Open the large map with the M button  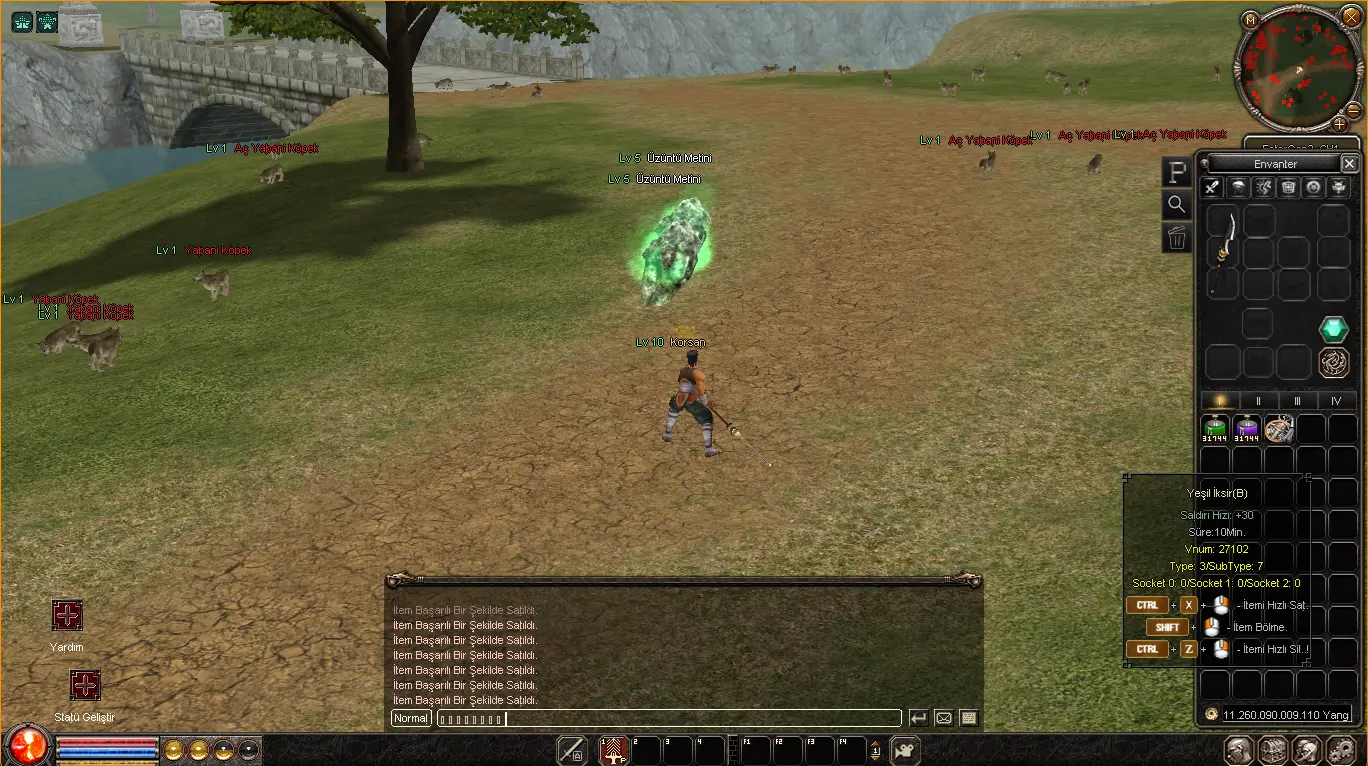pos(1250,19)
